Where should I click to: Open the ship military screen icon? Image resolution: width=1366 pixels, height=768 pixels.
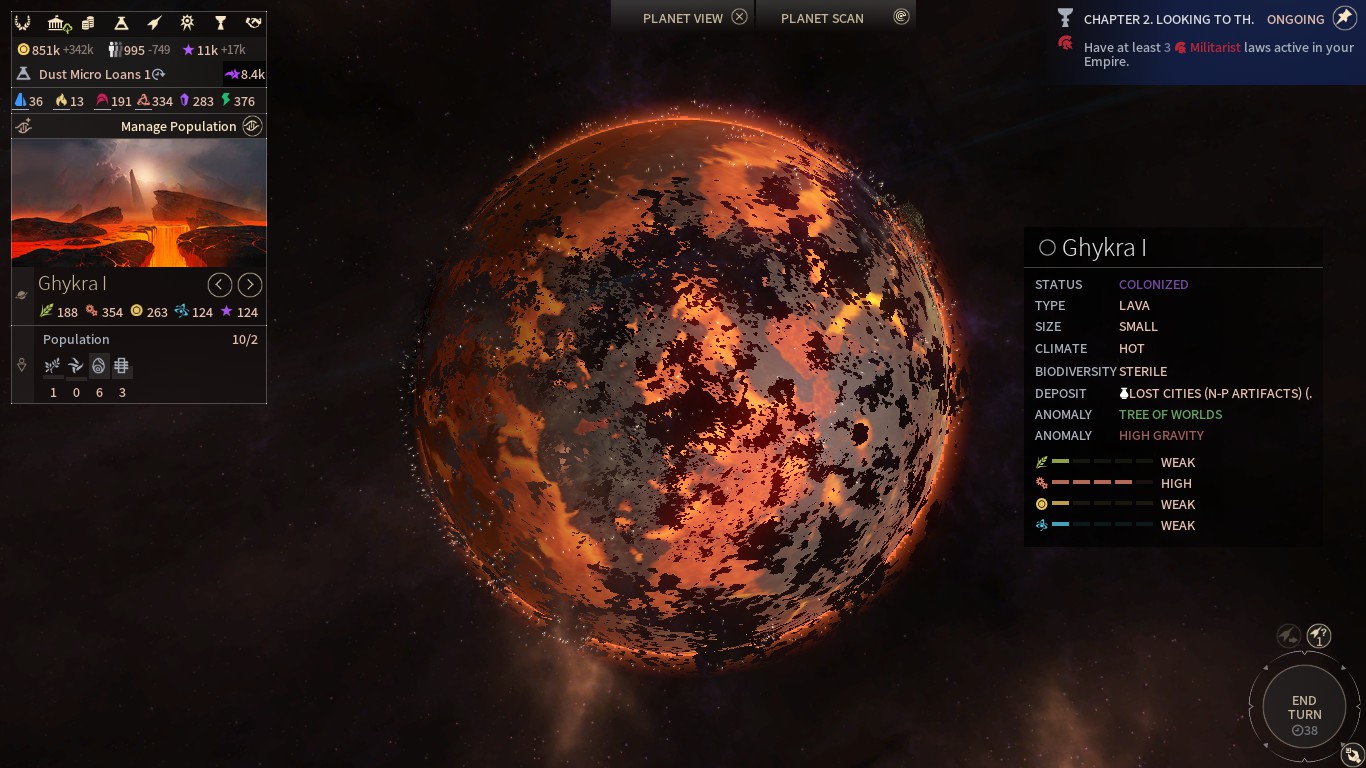pos(154,23)
